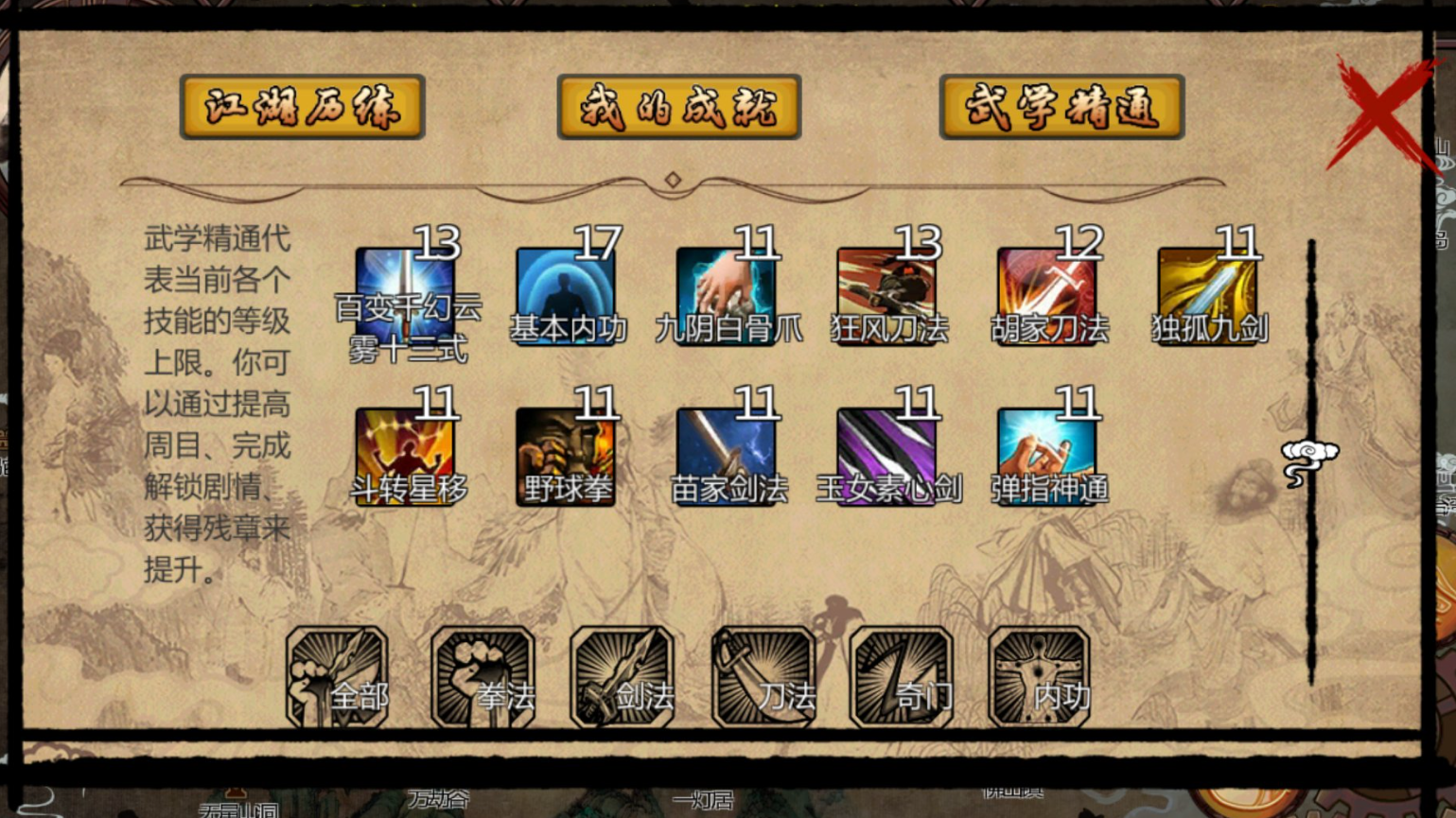Show all skills with the 全部 filter

pos(338,677)
